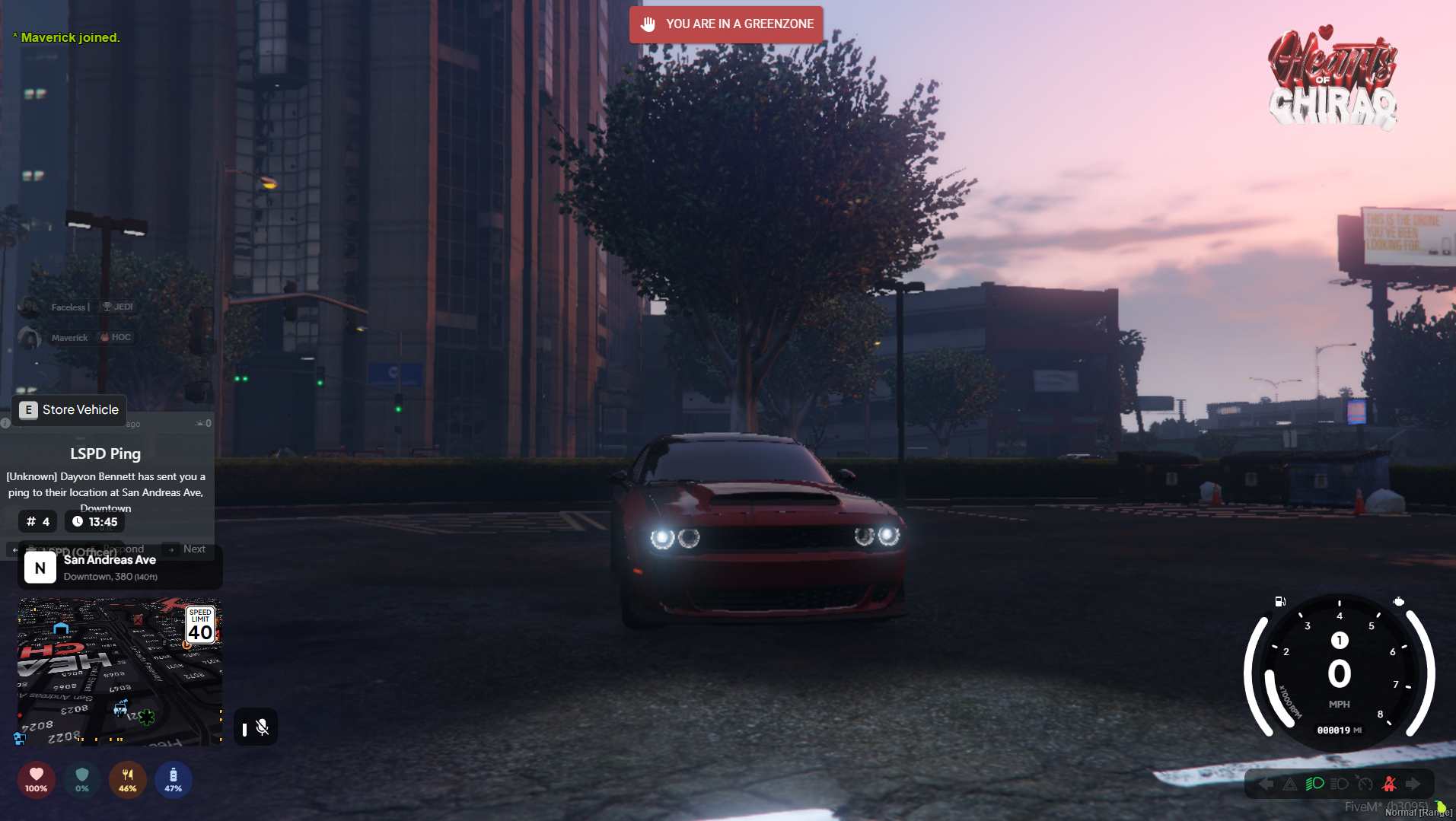Click the Speed Limit 40 sign

coord(200,625)
